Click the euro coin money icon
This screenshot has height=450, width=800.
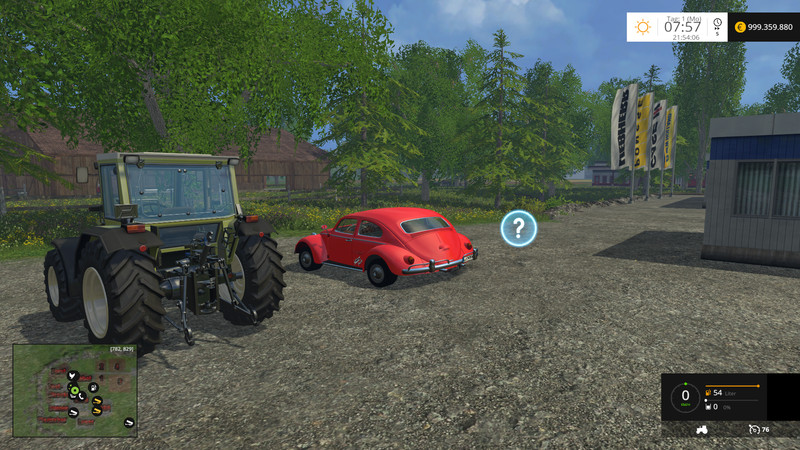(x=740, y=27)
